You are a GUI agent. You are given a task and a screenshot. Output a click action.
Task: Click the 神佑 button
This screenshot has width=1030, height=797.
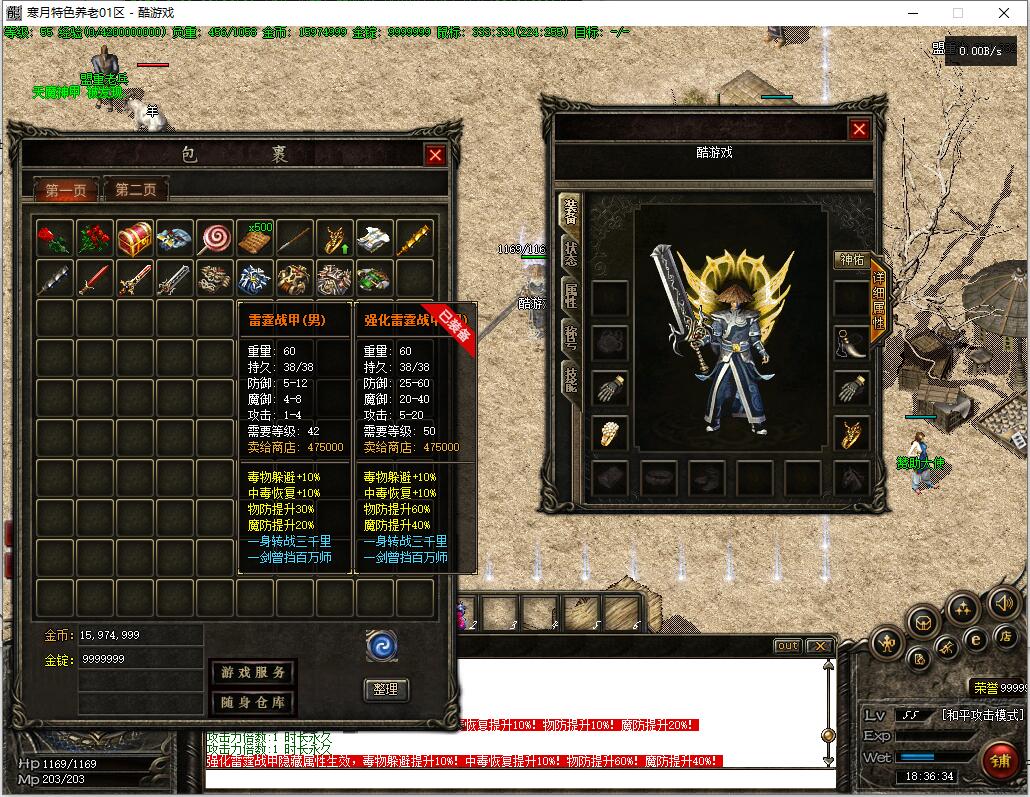point(852,260)
